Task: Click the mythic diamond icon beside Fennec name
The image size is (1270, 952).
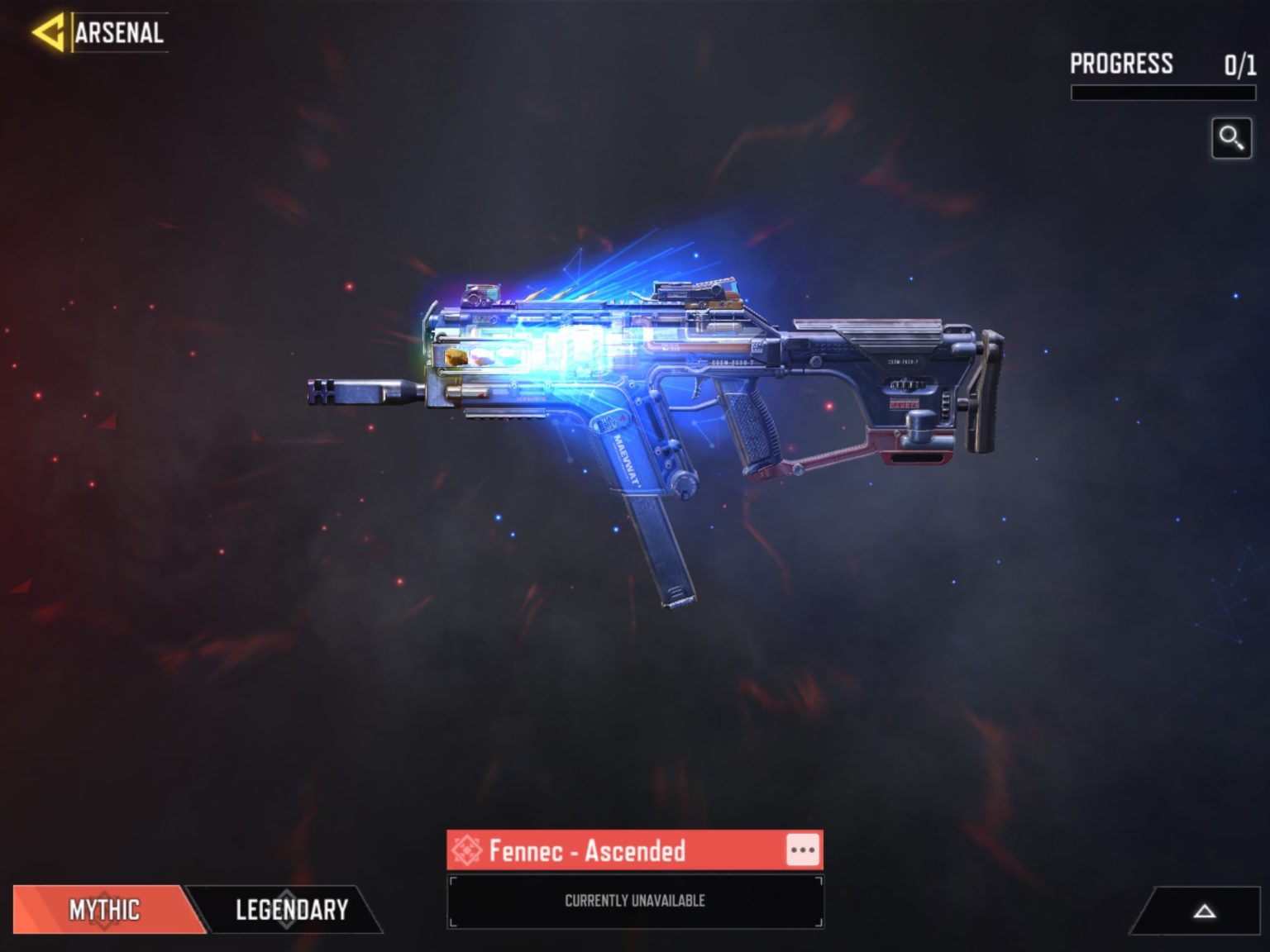Action: 470,849
